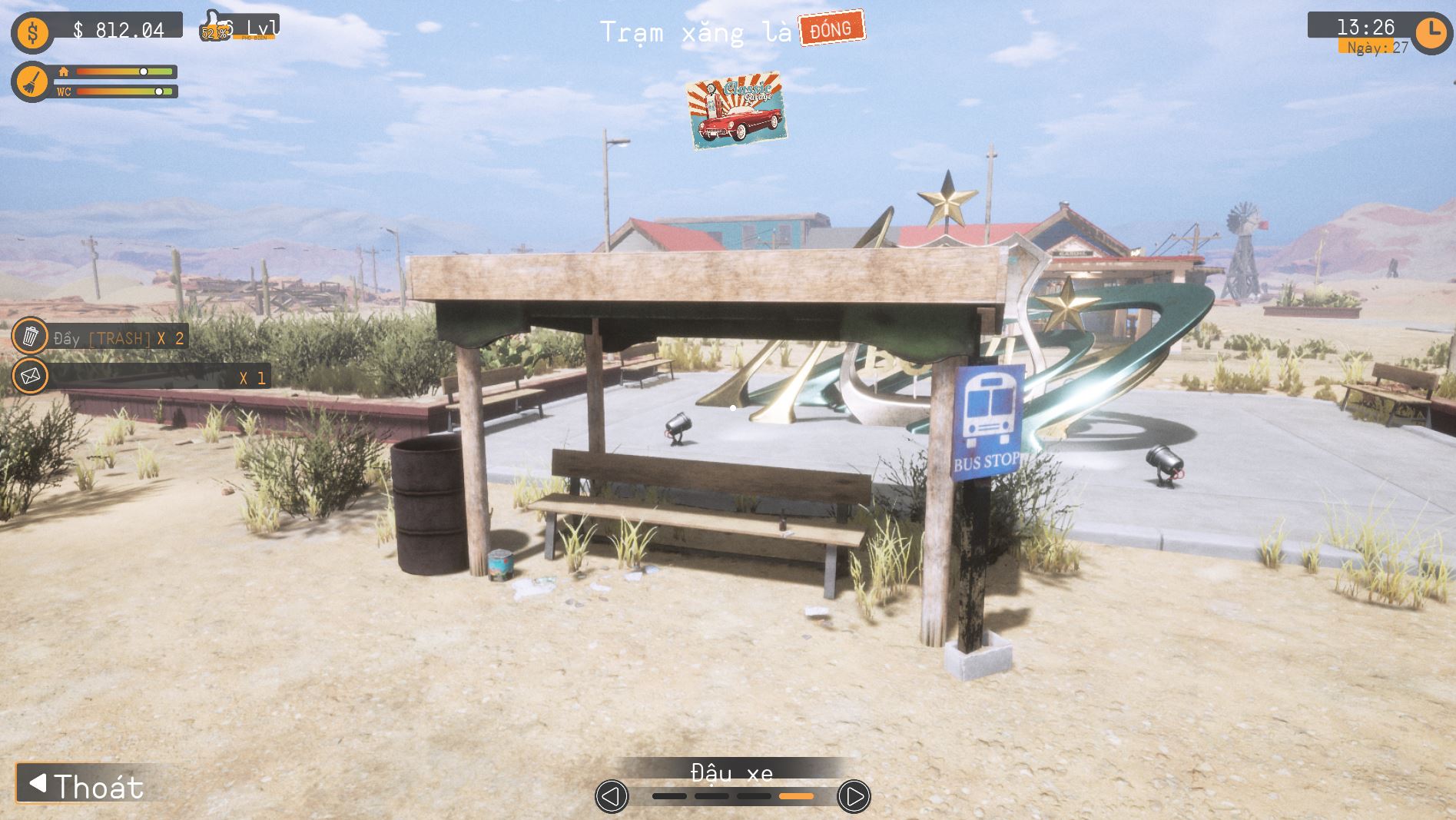This screenshot has height=820, width=1456.
Task: Click the house icon next to the cleanliness bar
Action: (x=64, y=71)
